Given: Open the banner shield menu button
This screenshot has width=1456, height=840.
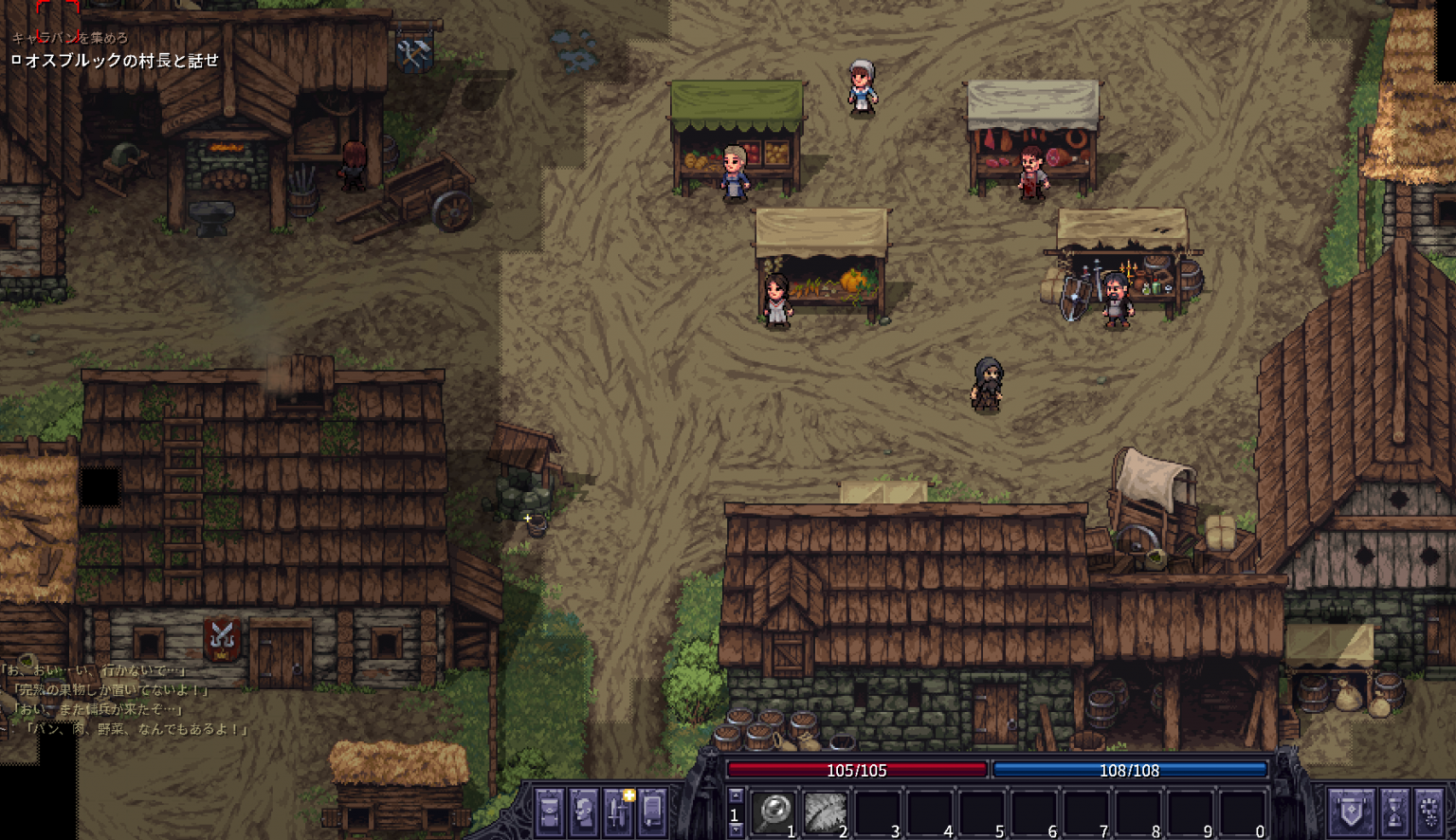Looking at the screenshot, I should pos(1350,812).
